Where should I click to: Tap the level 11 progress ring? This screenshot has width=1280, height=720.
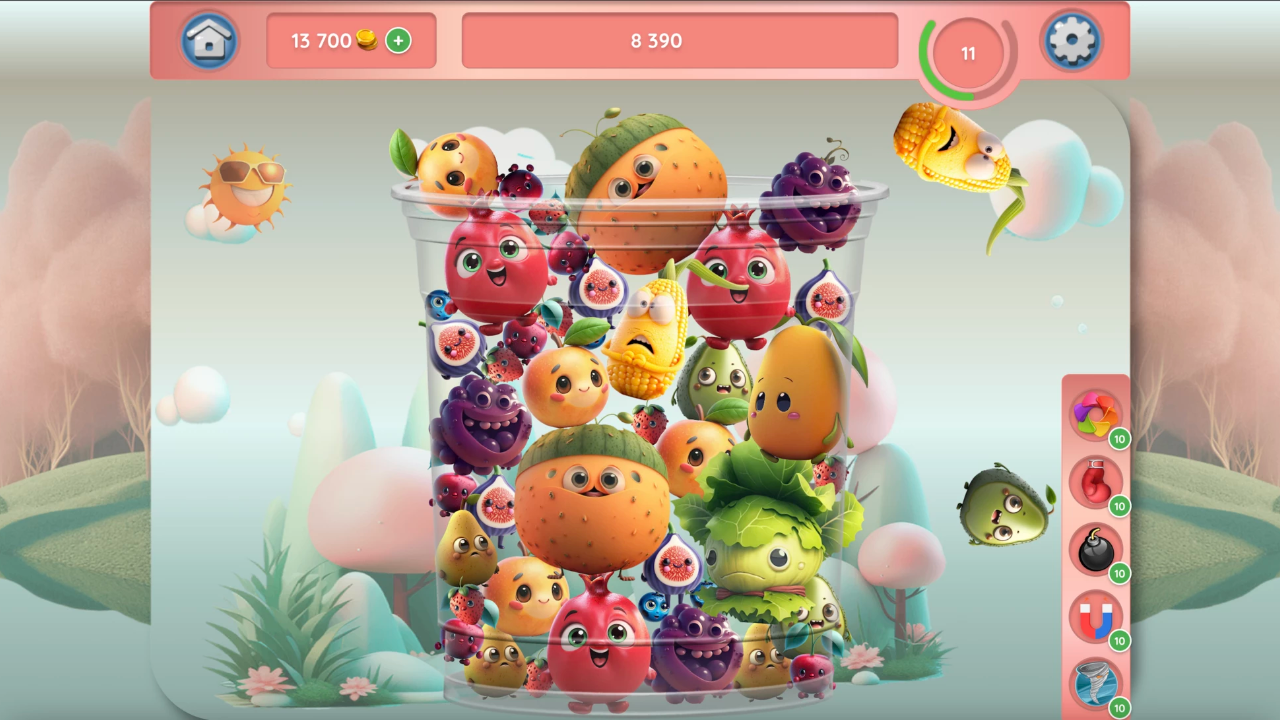pos(966,55)
